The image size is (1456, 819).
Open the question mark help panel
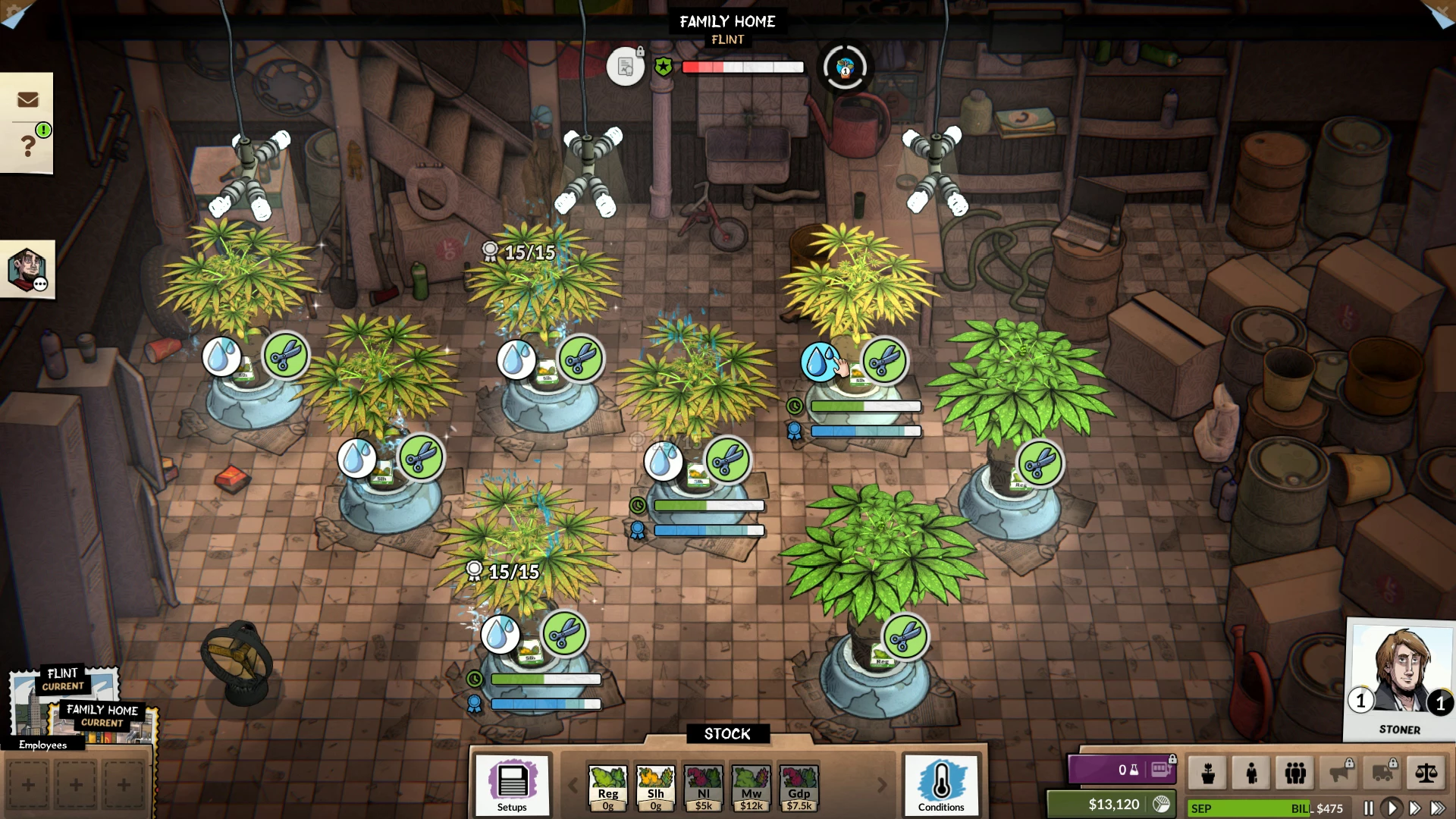27,145
